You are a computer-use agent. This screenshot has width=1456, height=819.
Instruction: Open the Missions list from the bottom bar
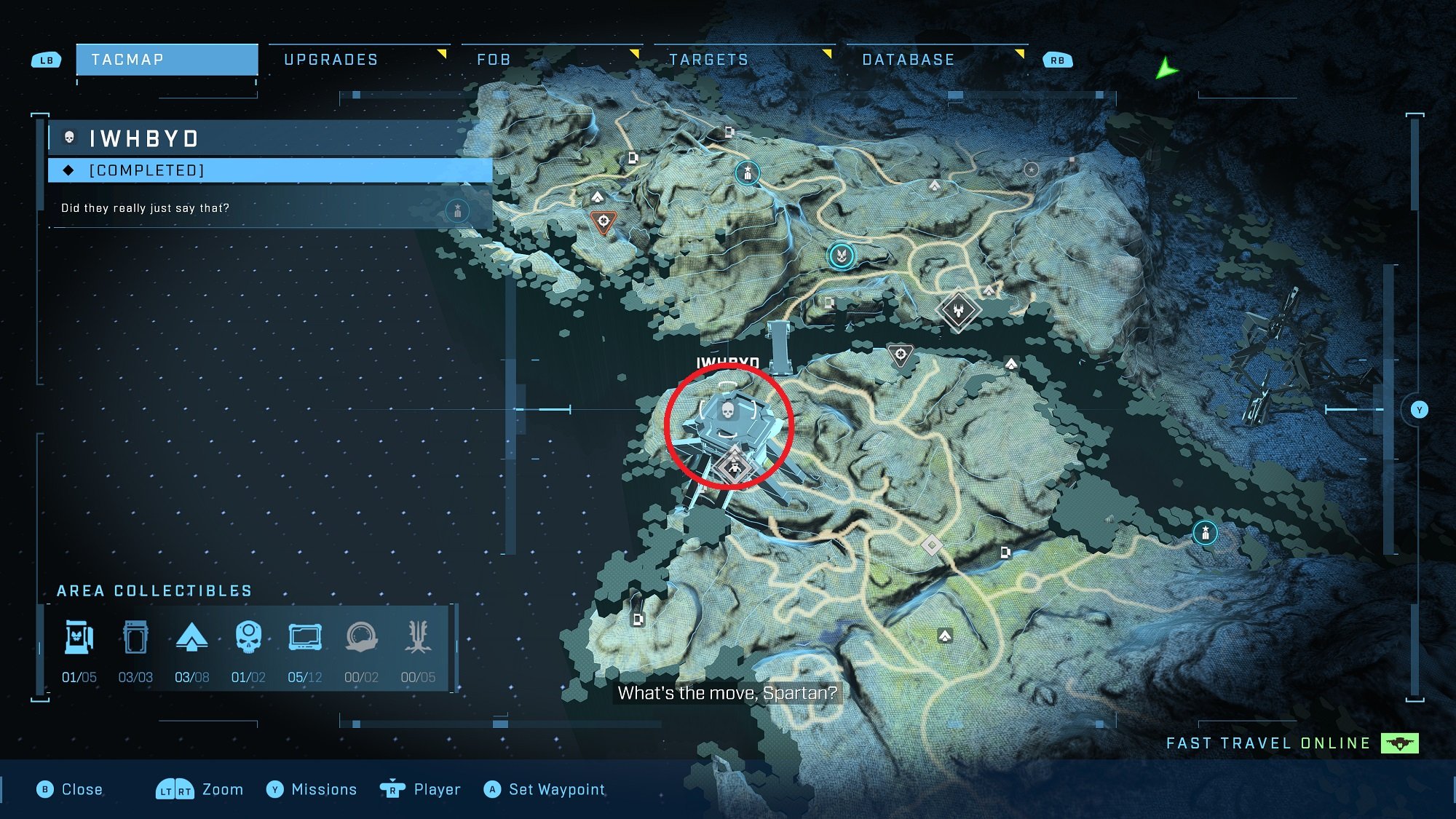pyautogui.click(x=312, y=789)
